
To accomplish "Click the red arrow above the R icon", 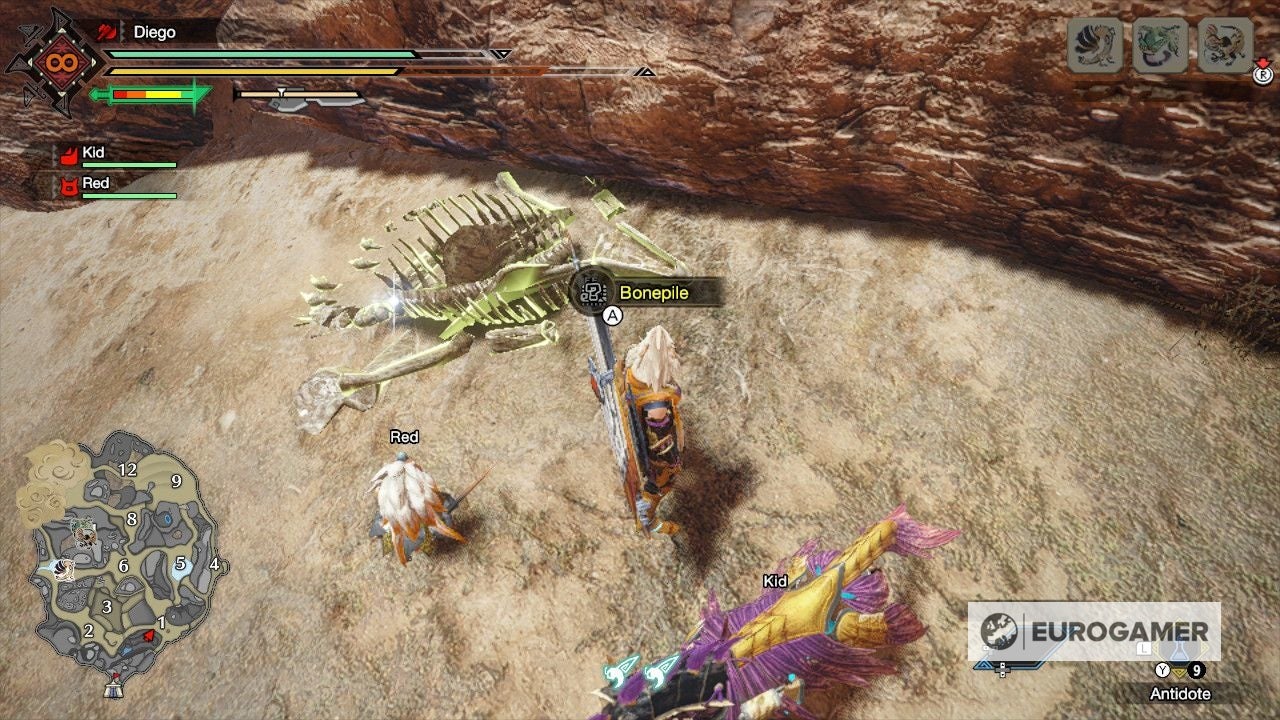I will 1262,61.
